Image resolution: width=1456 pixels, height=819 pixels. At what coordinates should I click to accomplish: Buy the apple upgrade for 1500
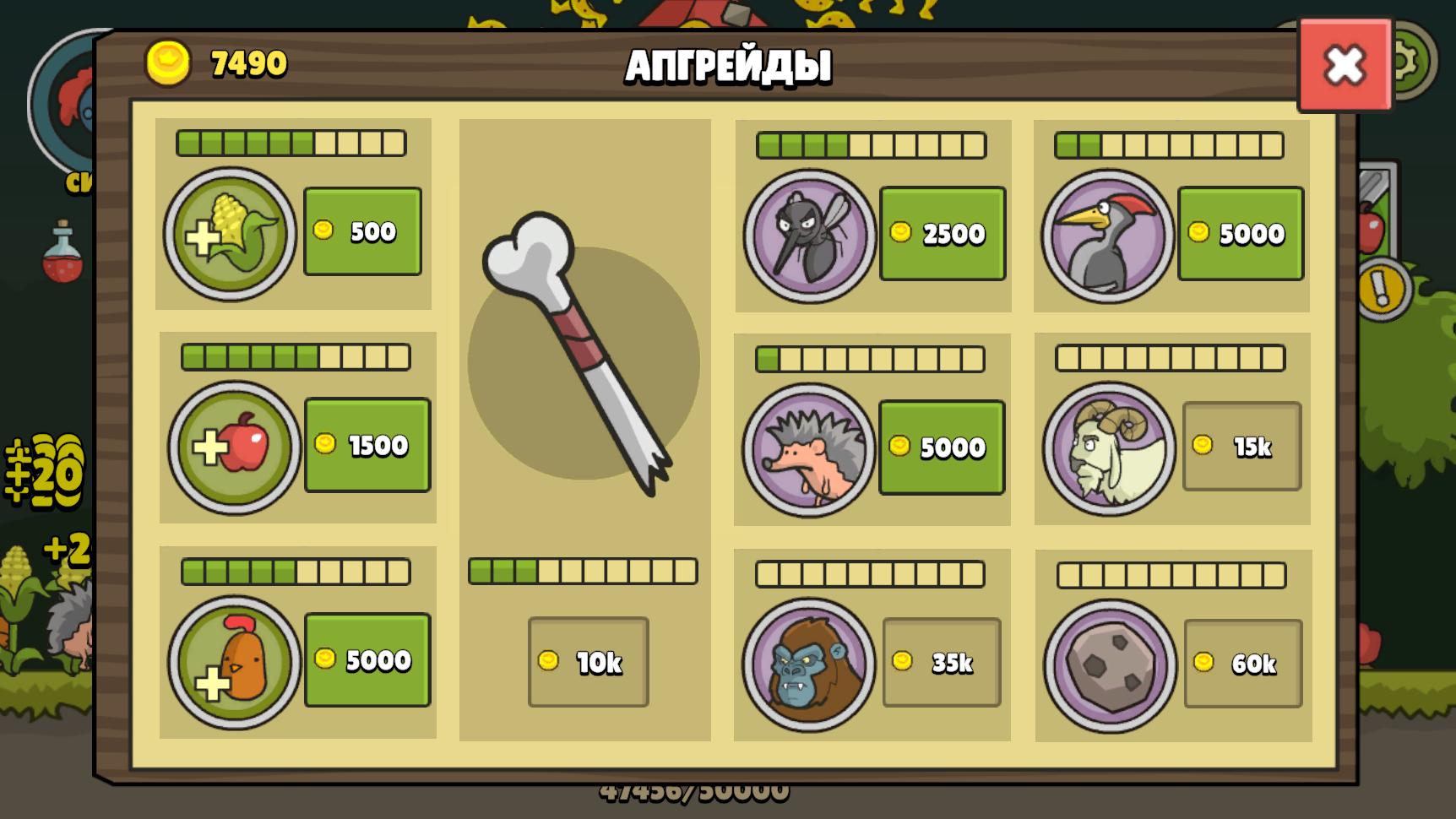tap(367, 445)
